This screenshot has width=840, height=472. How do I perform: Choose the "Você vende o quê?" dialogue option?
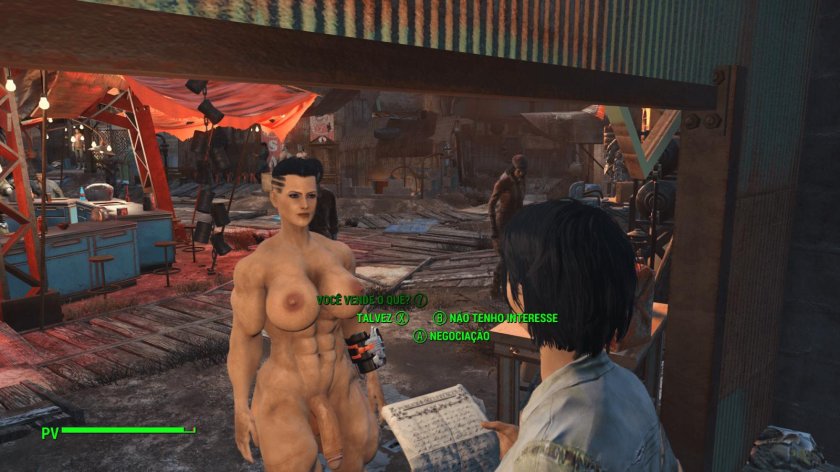[365, 299]
